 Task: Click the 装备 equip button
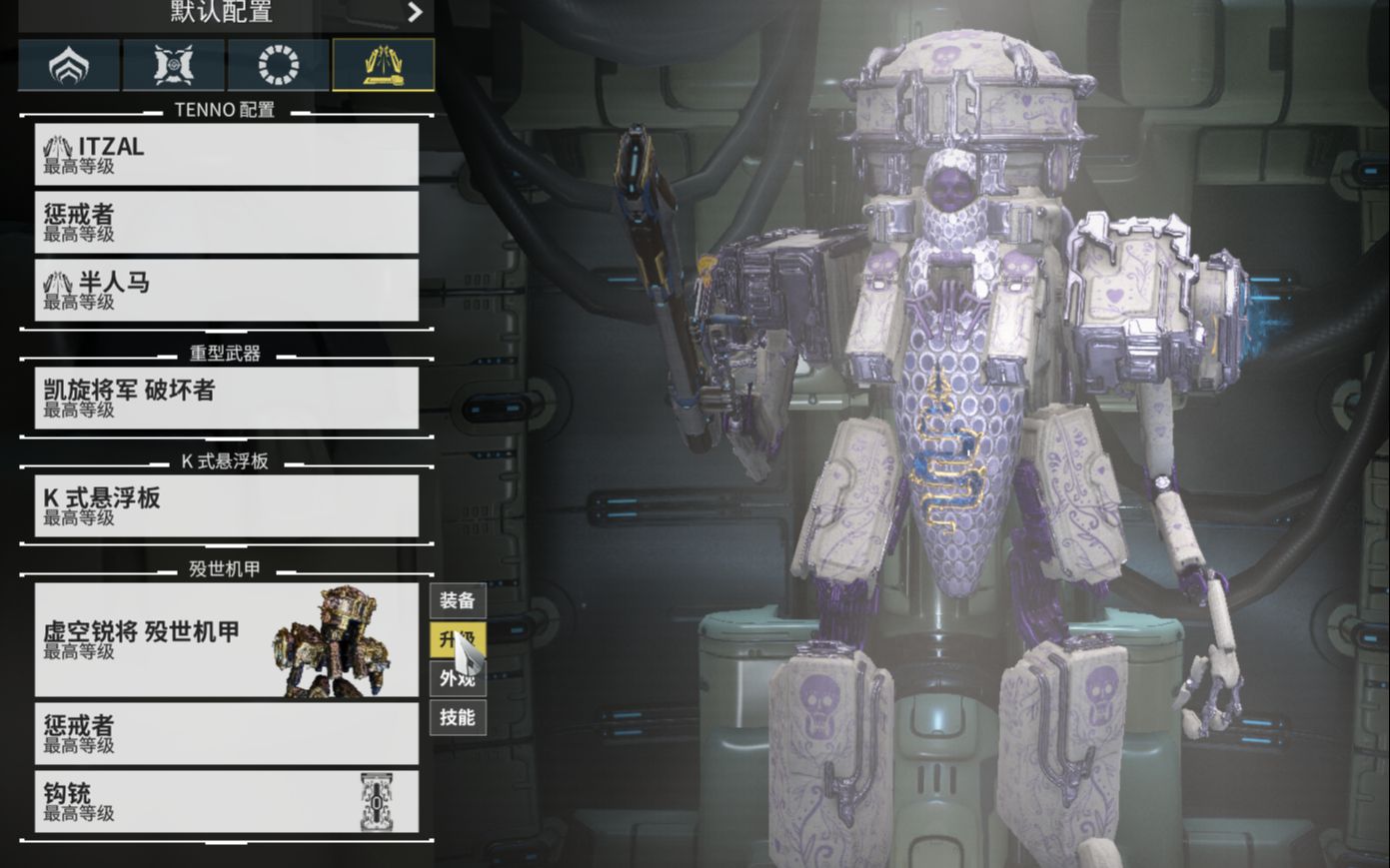[458, 600]
